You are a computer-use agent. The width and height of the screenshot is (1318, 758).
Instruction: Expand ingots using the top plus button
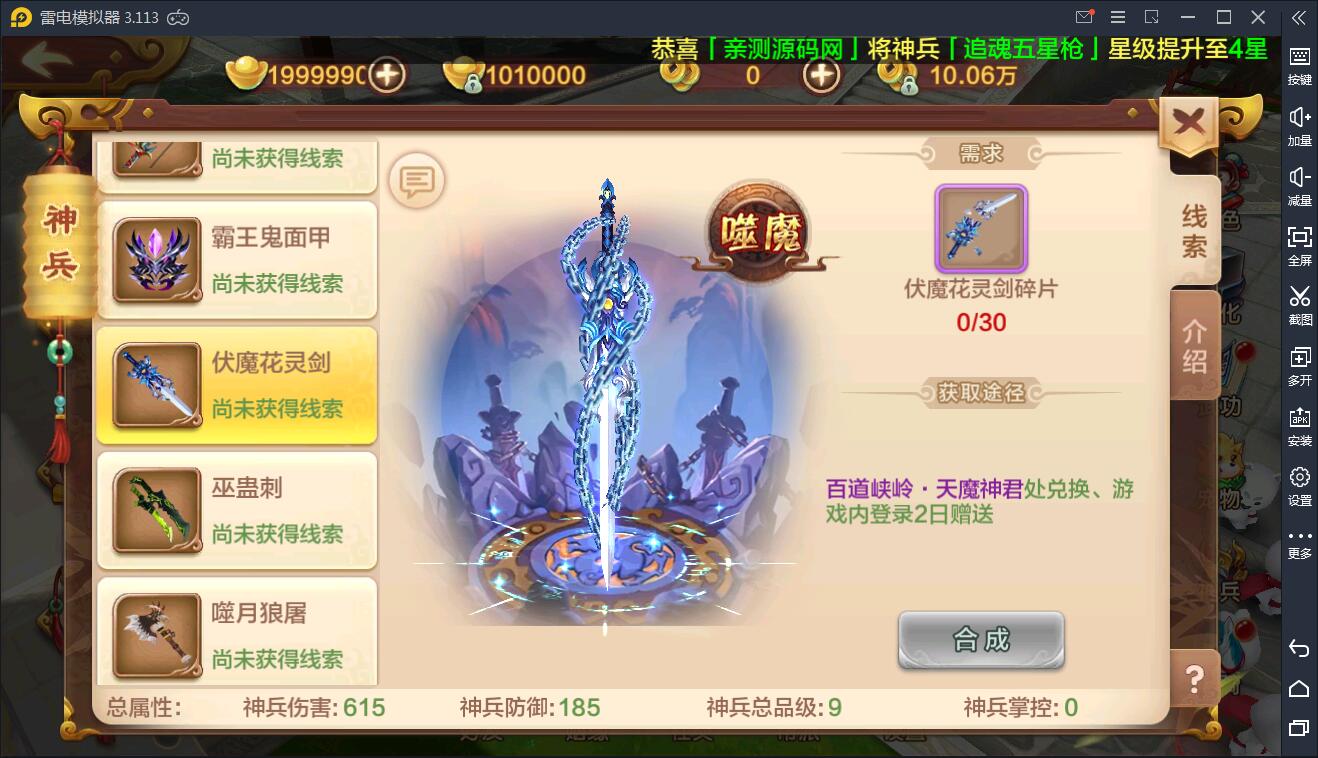[x=388, y=75]
